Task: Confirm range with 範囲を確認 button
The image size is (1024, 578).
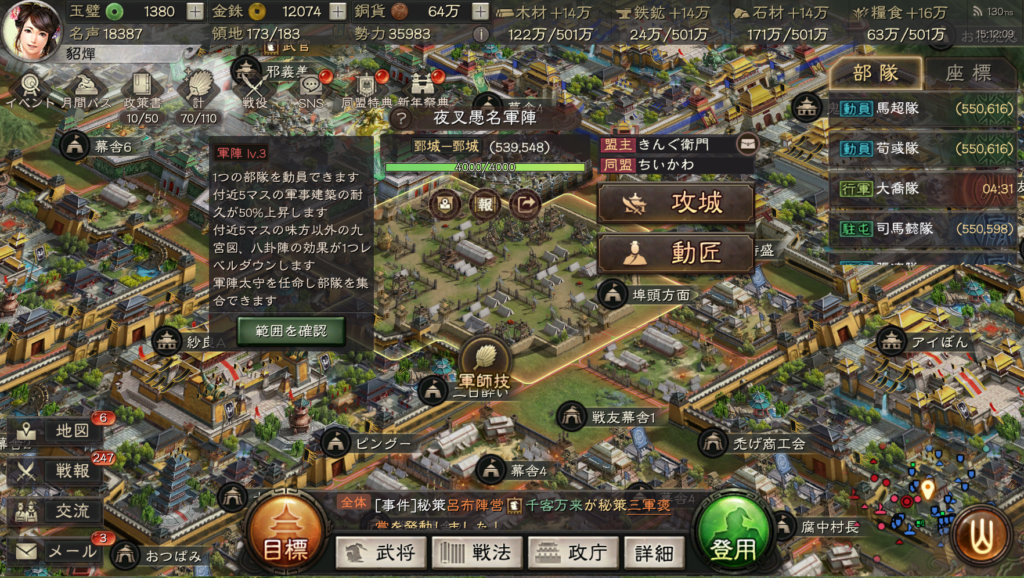Action: click(291, 331)
